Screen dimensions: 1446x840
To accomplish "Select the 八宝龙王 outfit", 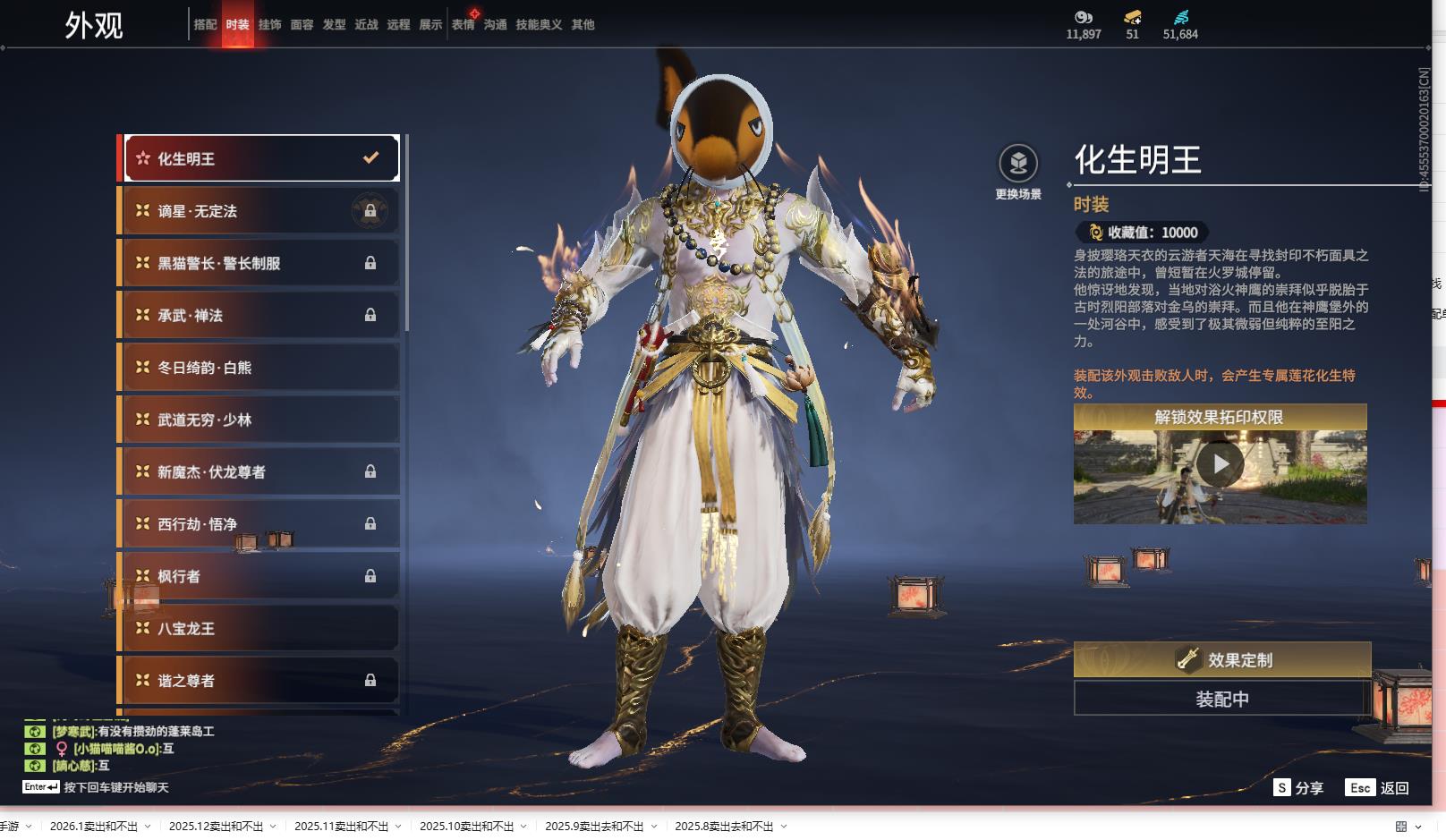I will click(x=259, y=628).
